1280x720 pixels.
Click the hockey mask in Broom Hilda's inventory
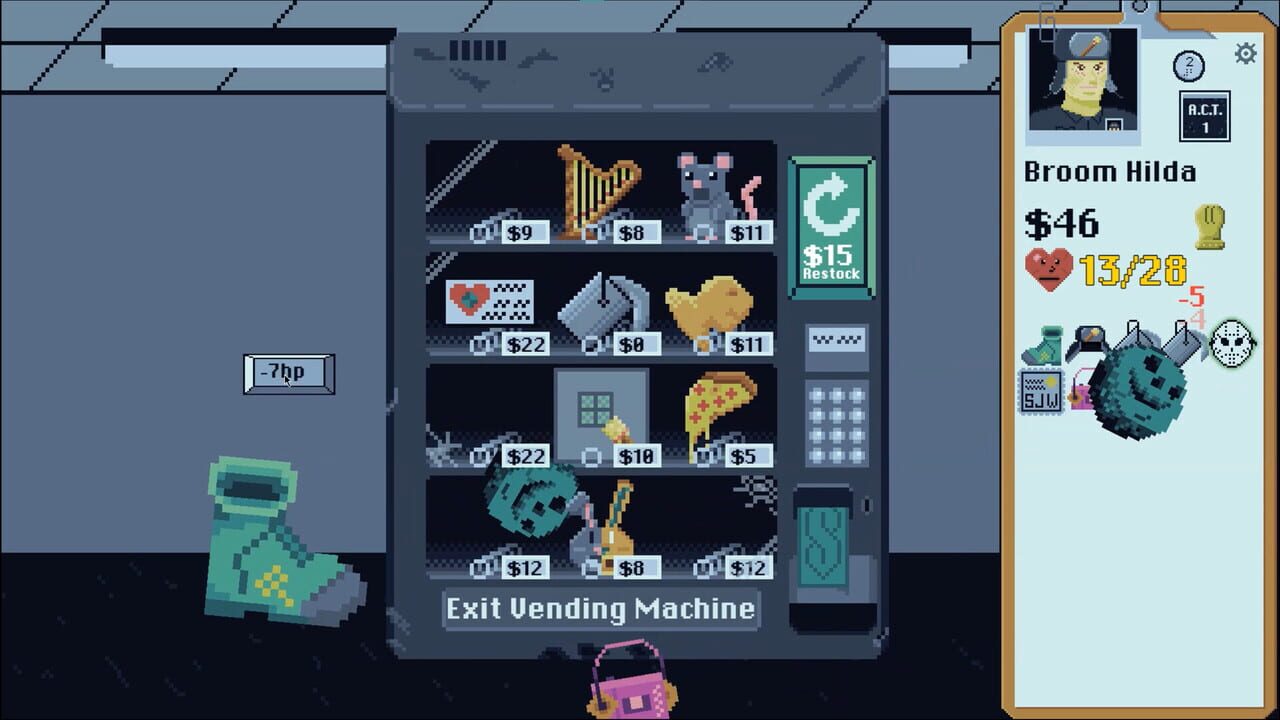(1232, 345)
